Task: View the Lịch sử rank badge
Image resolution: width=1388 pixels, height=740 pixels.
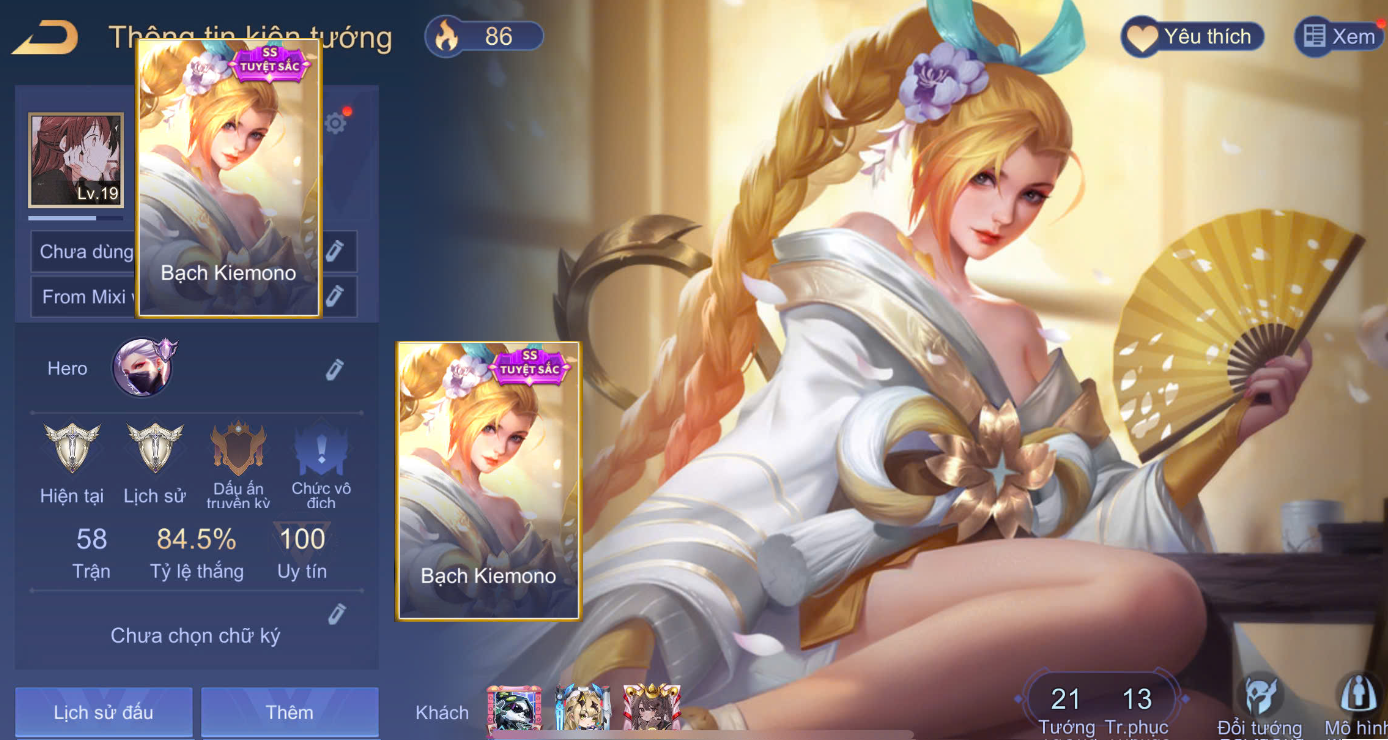Action: [154, 449]
